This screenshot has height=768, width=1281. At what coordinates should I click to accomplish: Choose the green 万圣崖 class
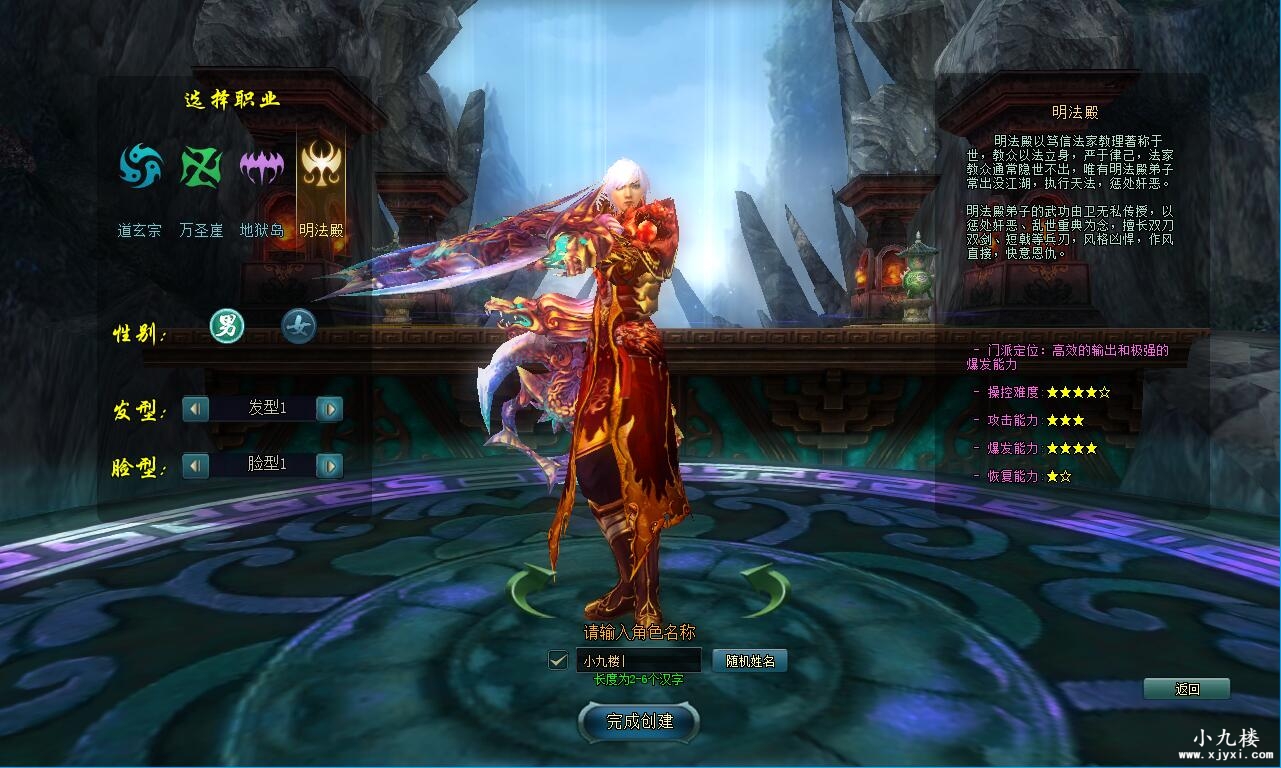pos(201,166)
